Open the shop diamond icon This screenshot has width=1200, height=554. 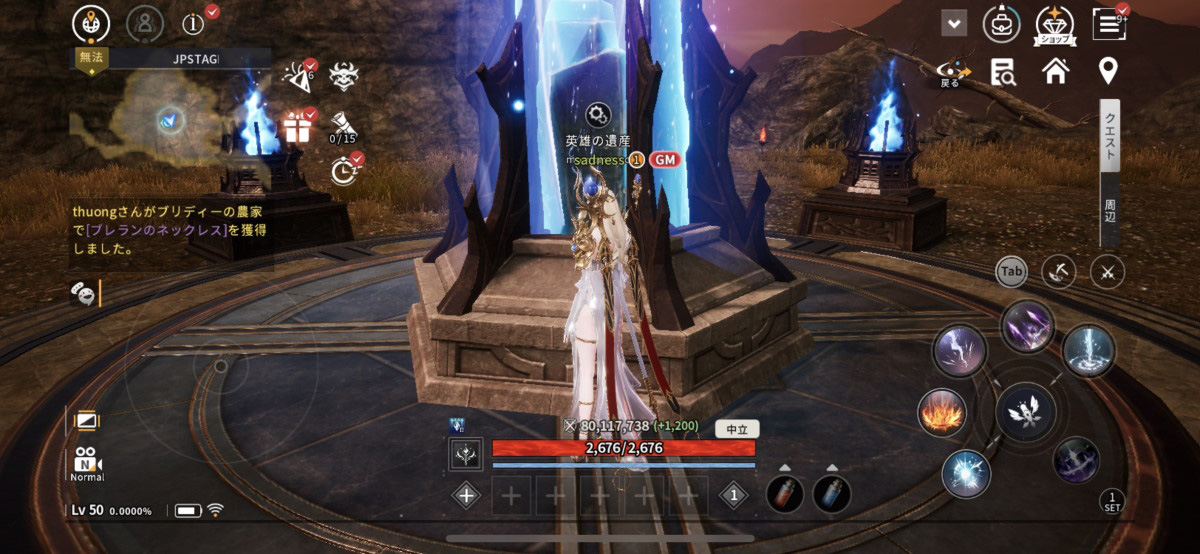[x=1054, y=23]
